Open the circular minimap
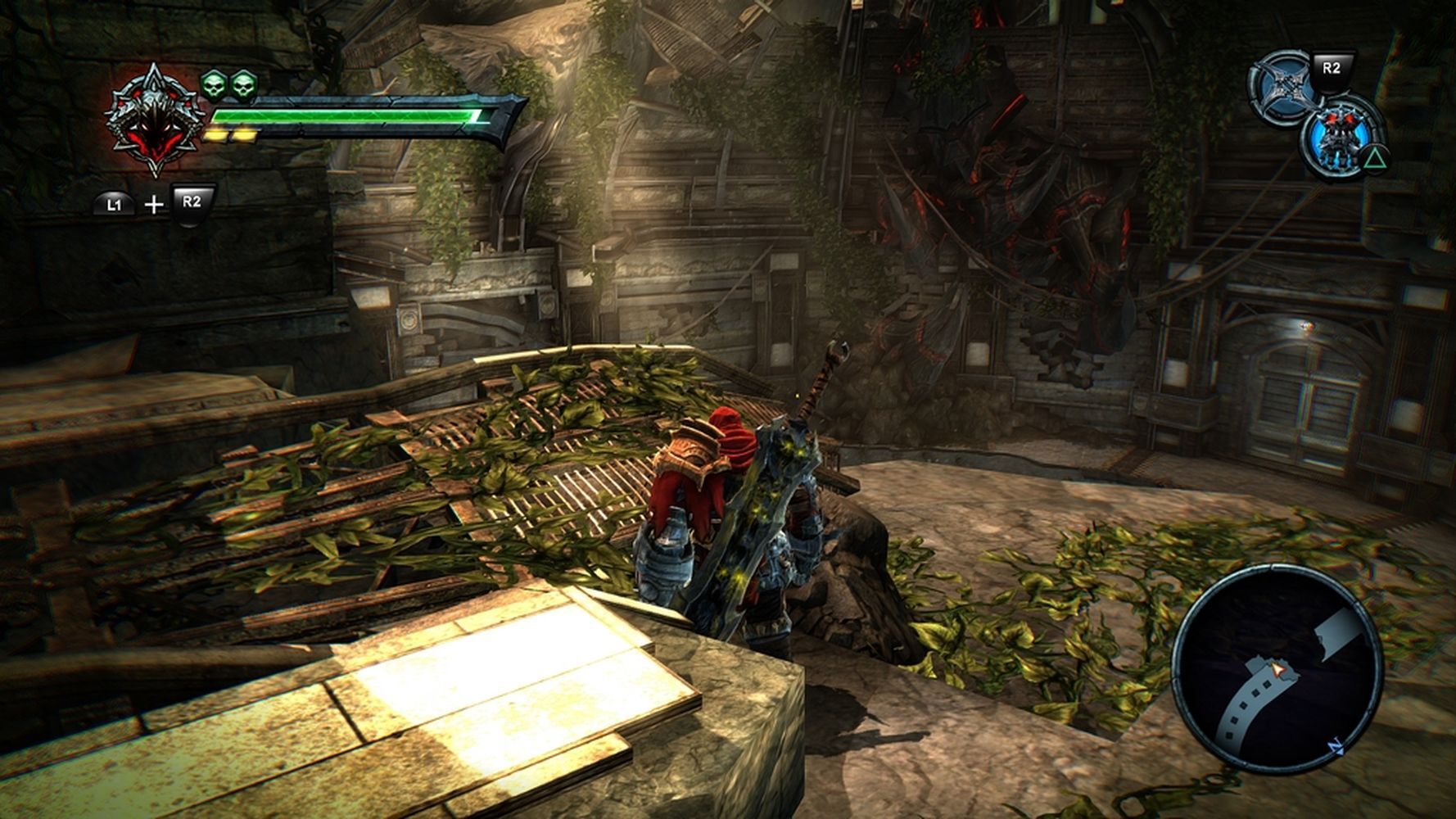Screen dimensions: 1456x819 [x=1276, y=668]
